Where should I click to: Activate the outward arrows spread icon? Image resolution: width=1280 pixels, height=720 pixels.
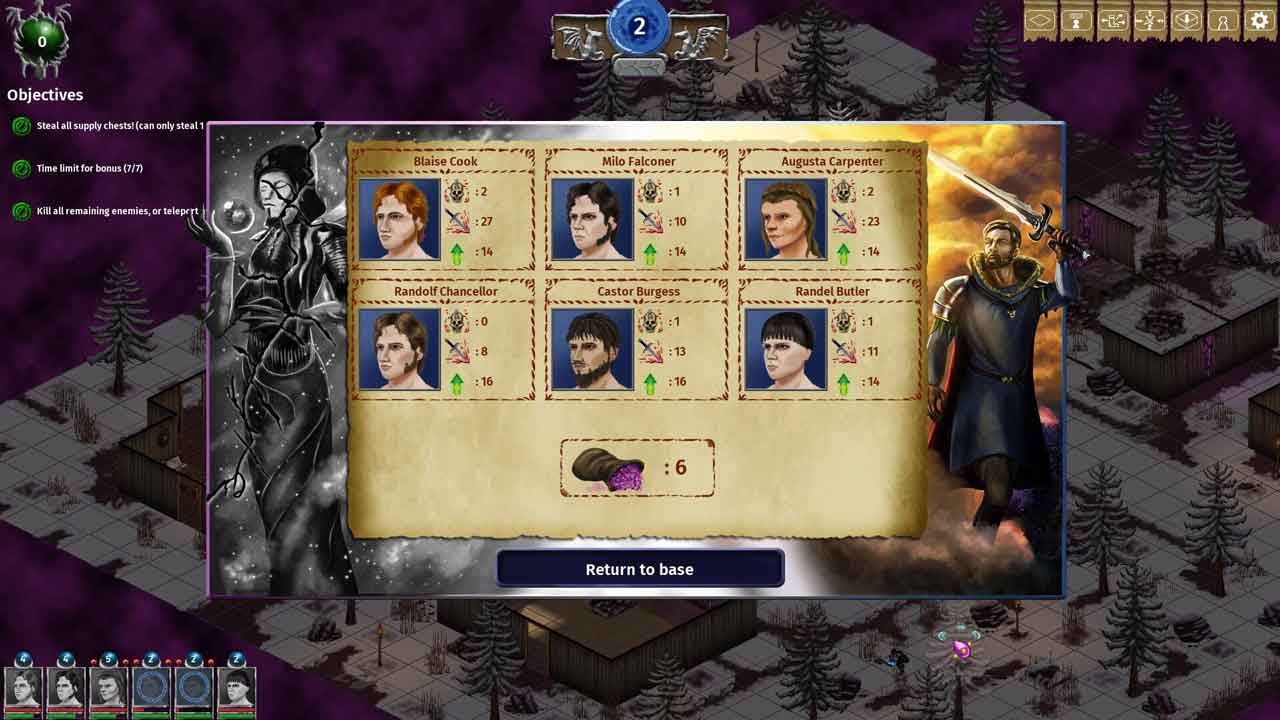pos(1113,21)
